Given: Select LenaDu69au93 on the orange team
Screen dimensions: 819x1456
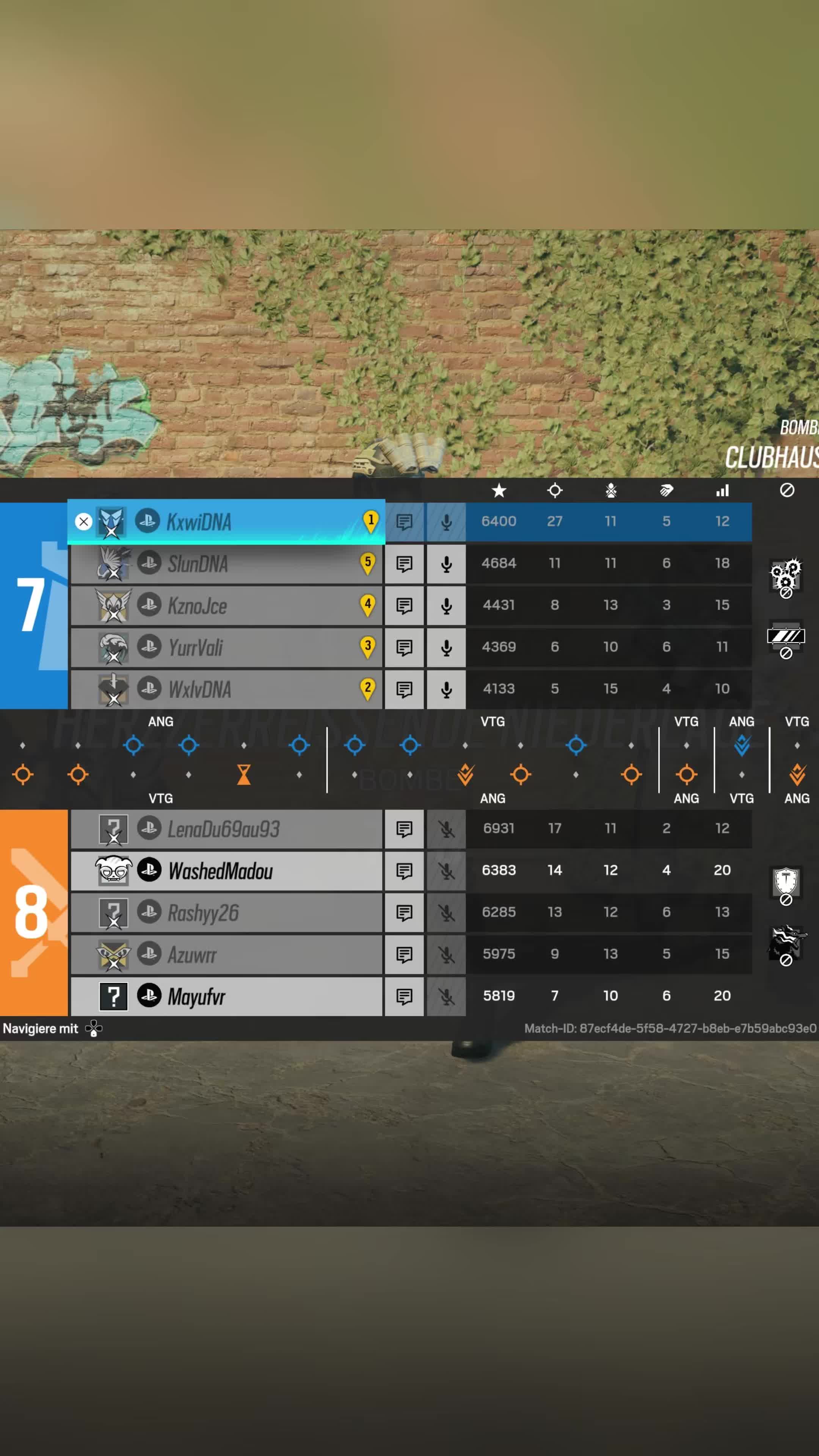Looking at the screenshot, I should pos(226,829).
